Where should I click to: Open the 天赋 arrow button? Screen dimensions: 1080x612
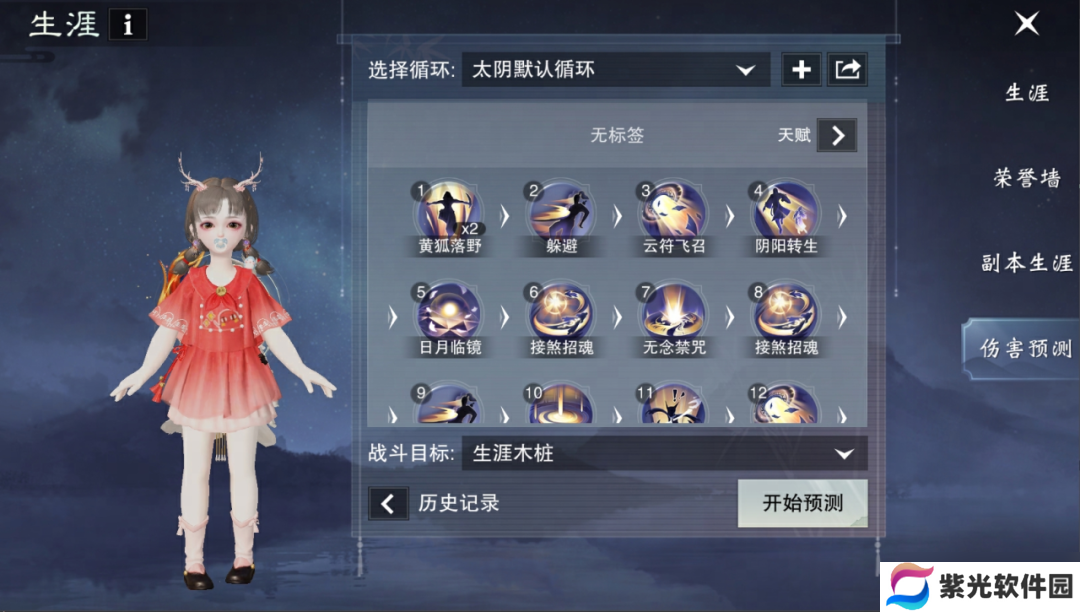(837, 135)
